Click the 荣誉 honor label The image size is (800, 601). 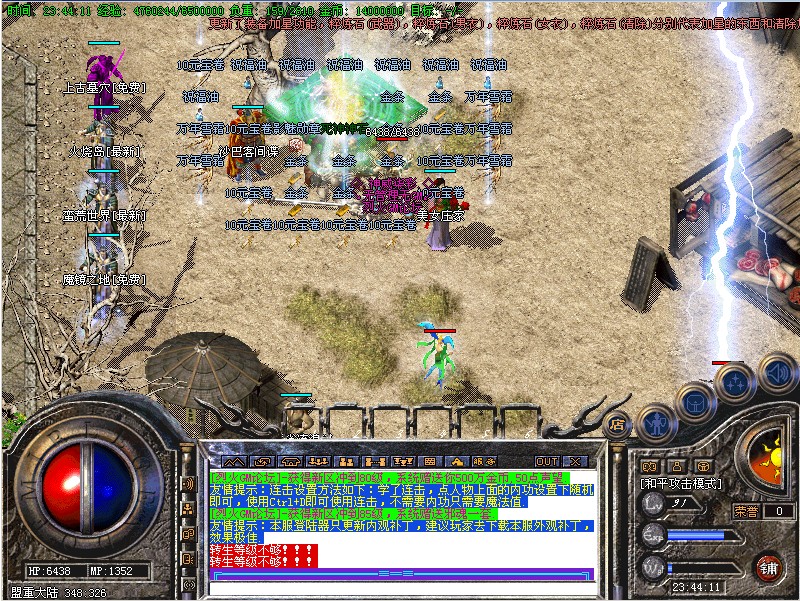747,510
